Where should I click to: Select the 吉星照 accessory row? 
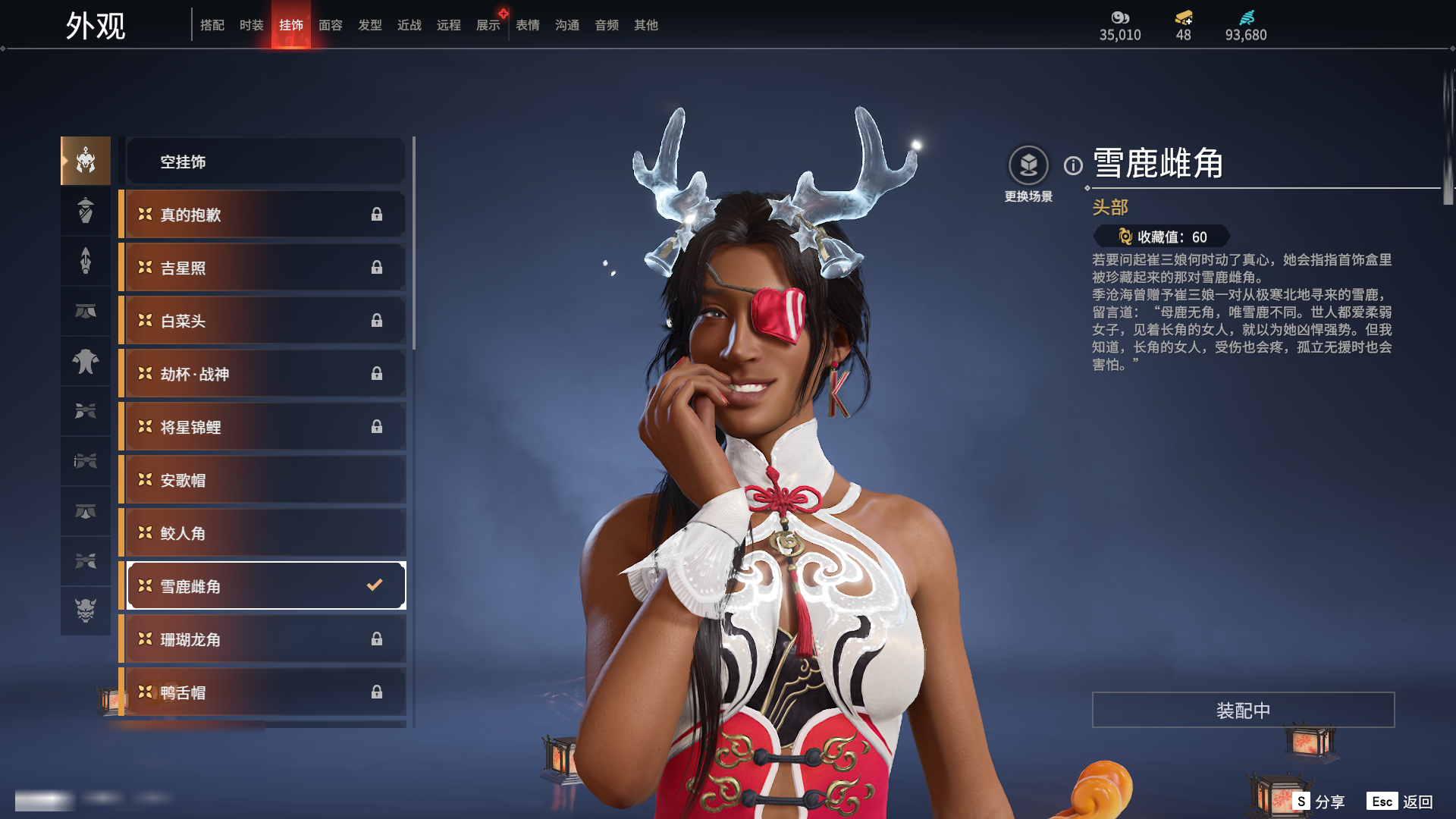[x=265, y=268]
